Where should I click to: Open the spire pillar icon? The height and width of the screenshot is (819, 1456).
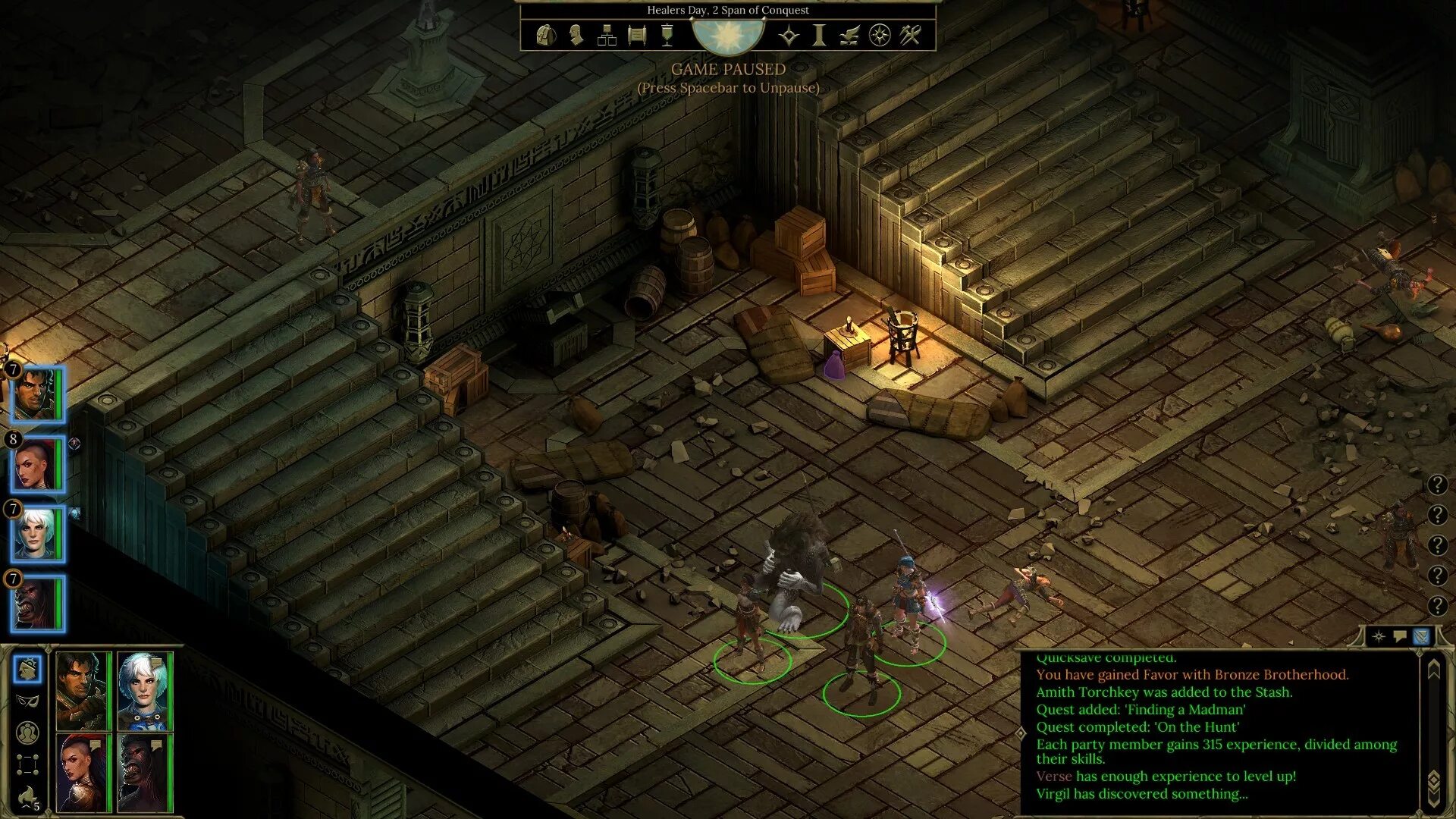point(819,35)
